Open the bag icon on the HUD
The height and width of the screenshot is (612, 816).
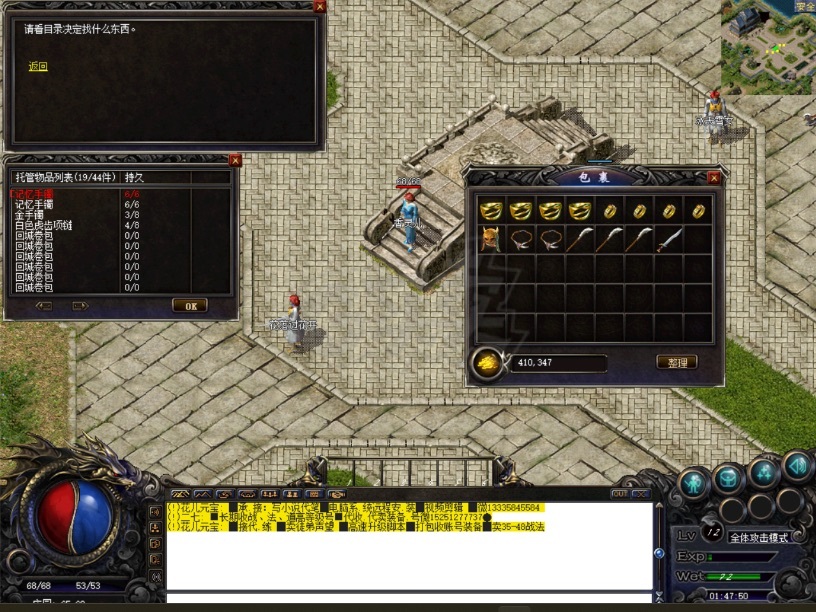pyautogui.click(x=727, y=479)
